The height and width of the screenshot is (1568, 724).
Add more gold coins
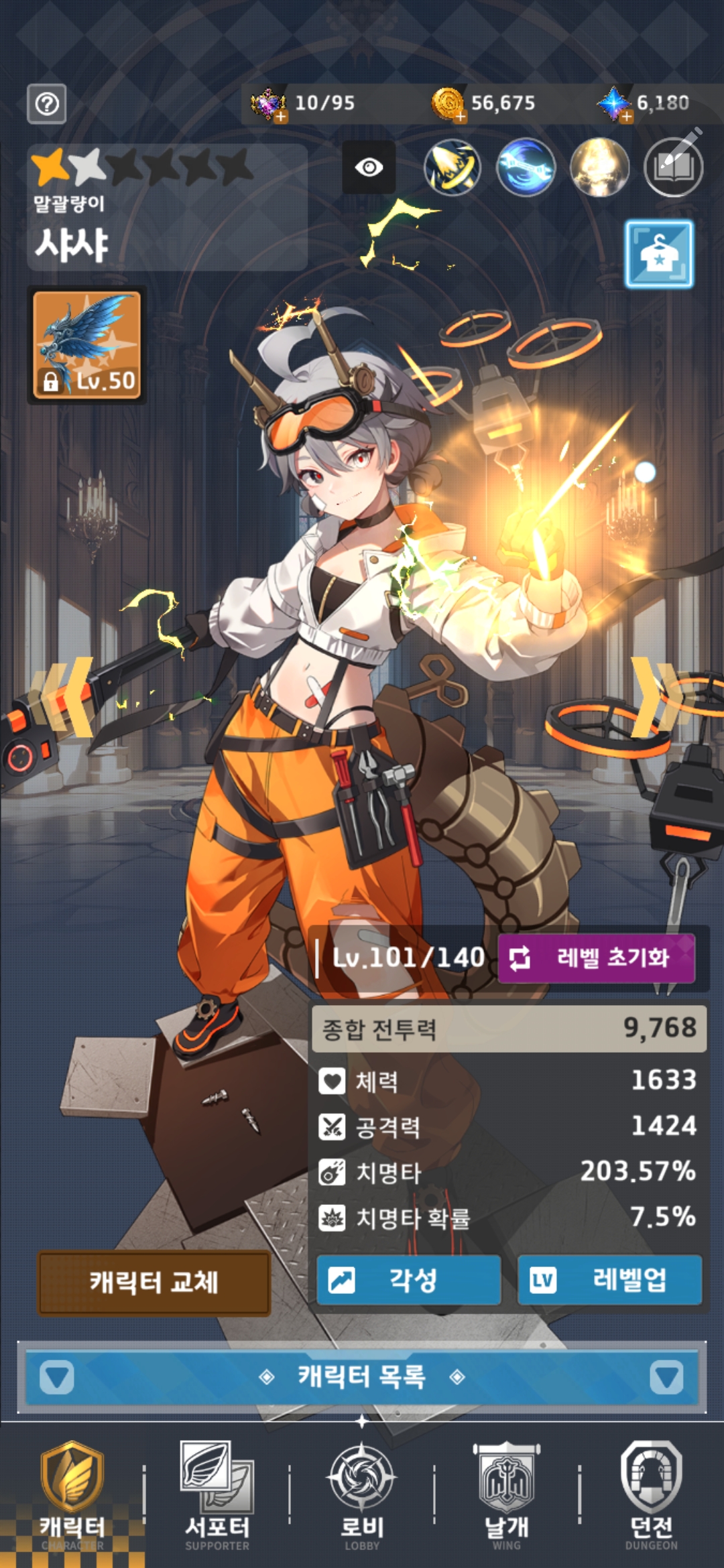pyautogui.click(x=460, y=117)
